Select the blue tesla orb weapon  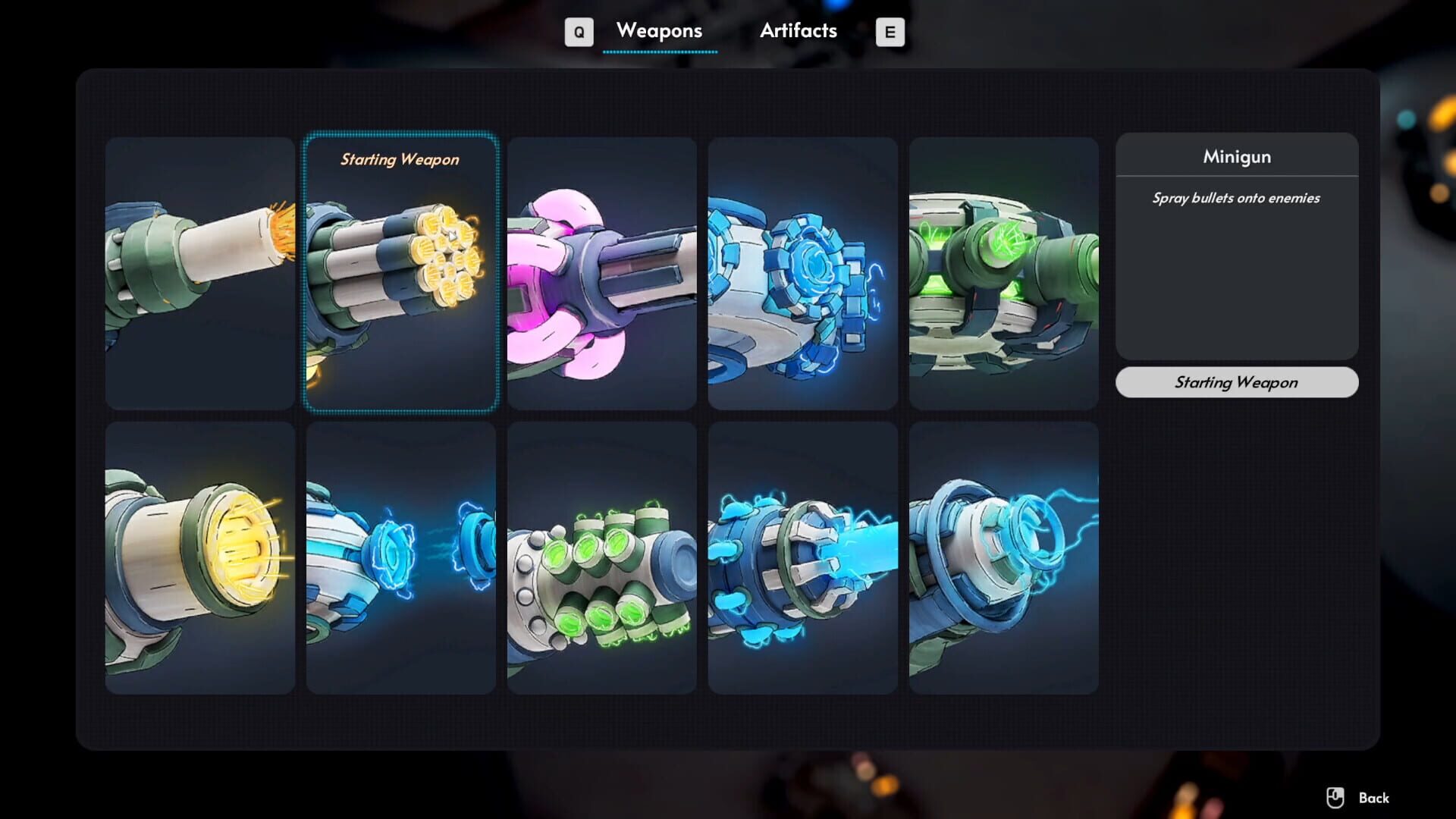401,557
